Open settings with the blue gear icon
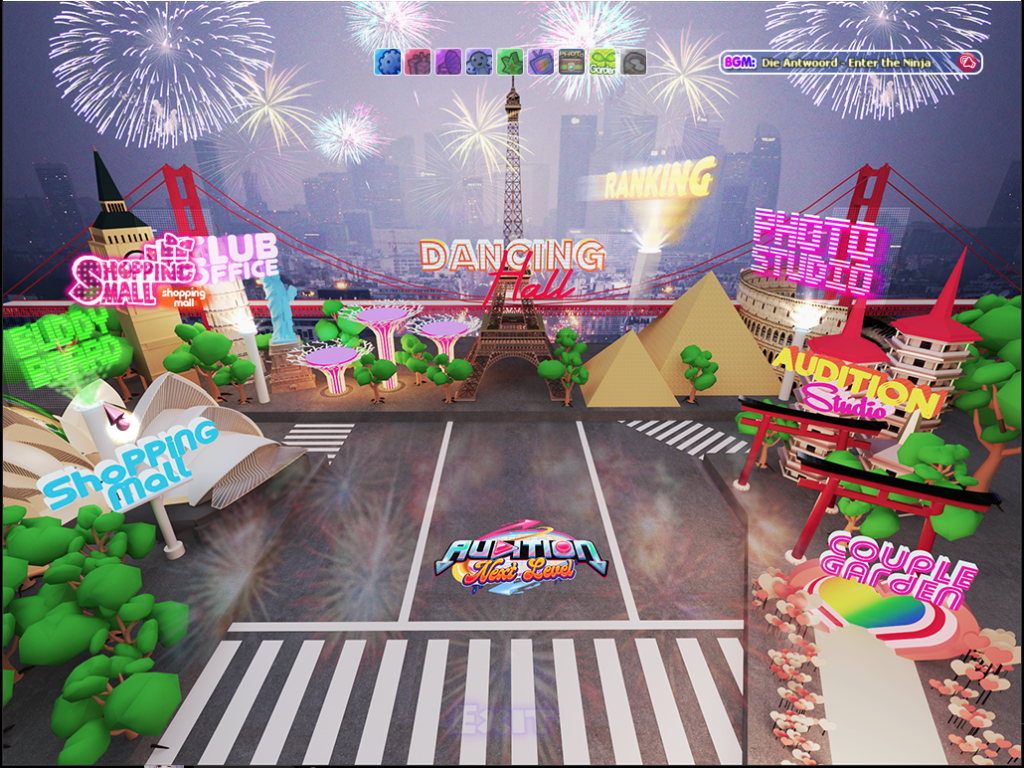Image resolution: width=1024 pixels, height=768 pixels. (387, 62)
